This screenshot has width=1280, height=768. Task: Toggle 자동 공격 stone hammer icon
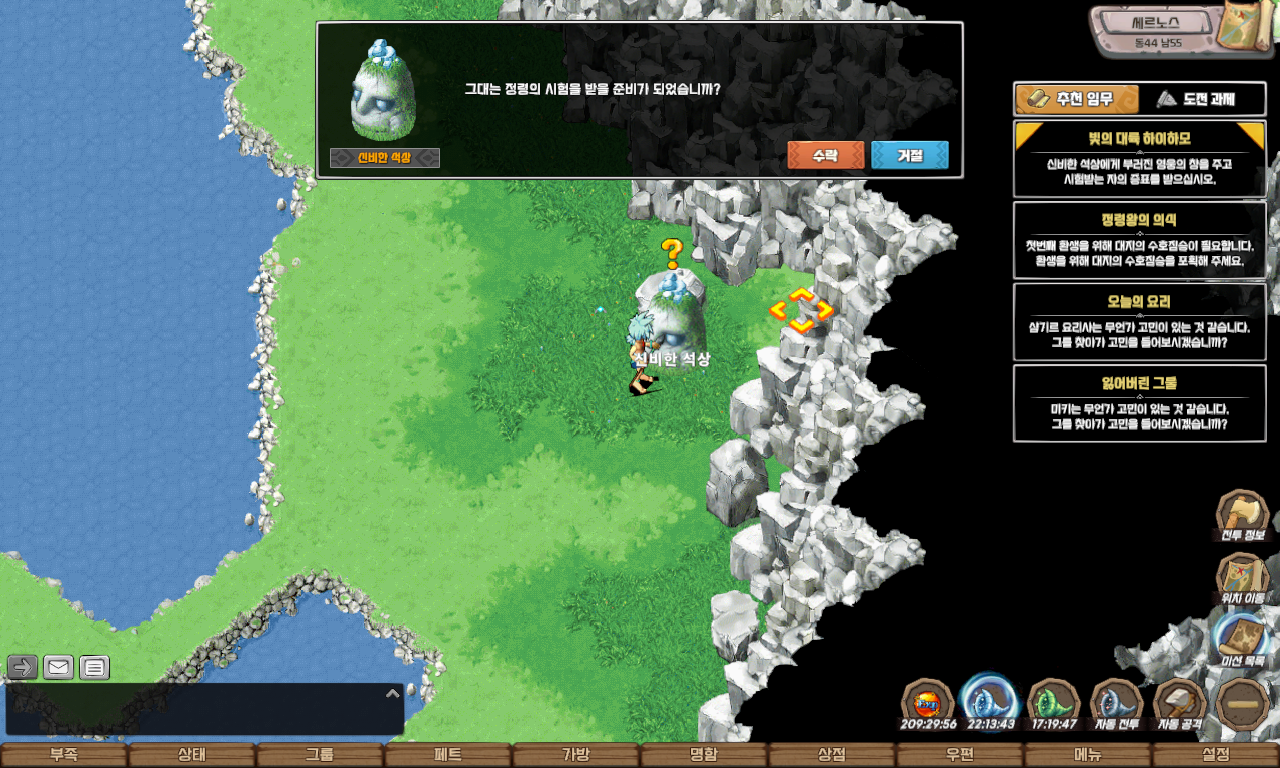click(1180, 704)
